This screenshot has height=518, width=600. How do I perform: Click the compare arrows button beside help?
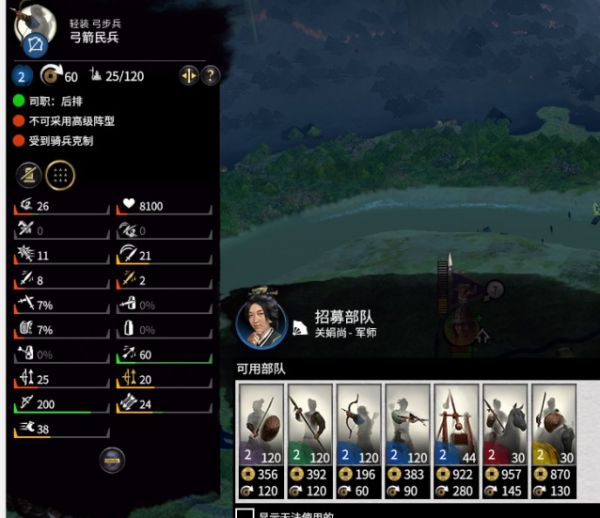pos(188,76)
